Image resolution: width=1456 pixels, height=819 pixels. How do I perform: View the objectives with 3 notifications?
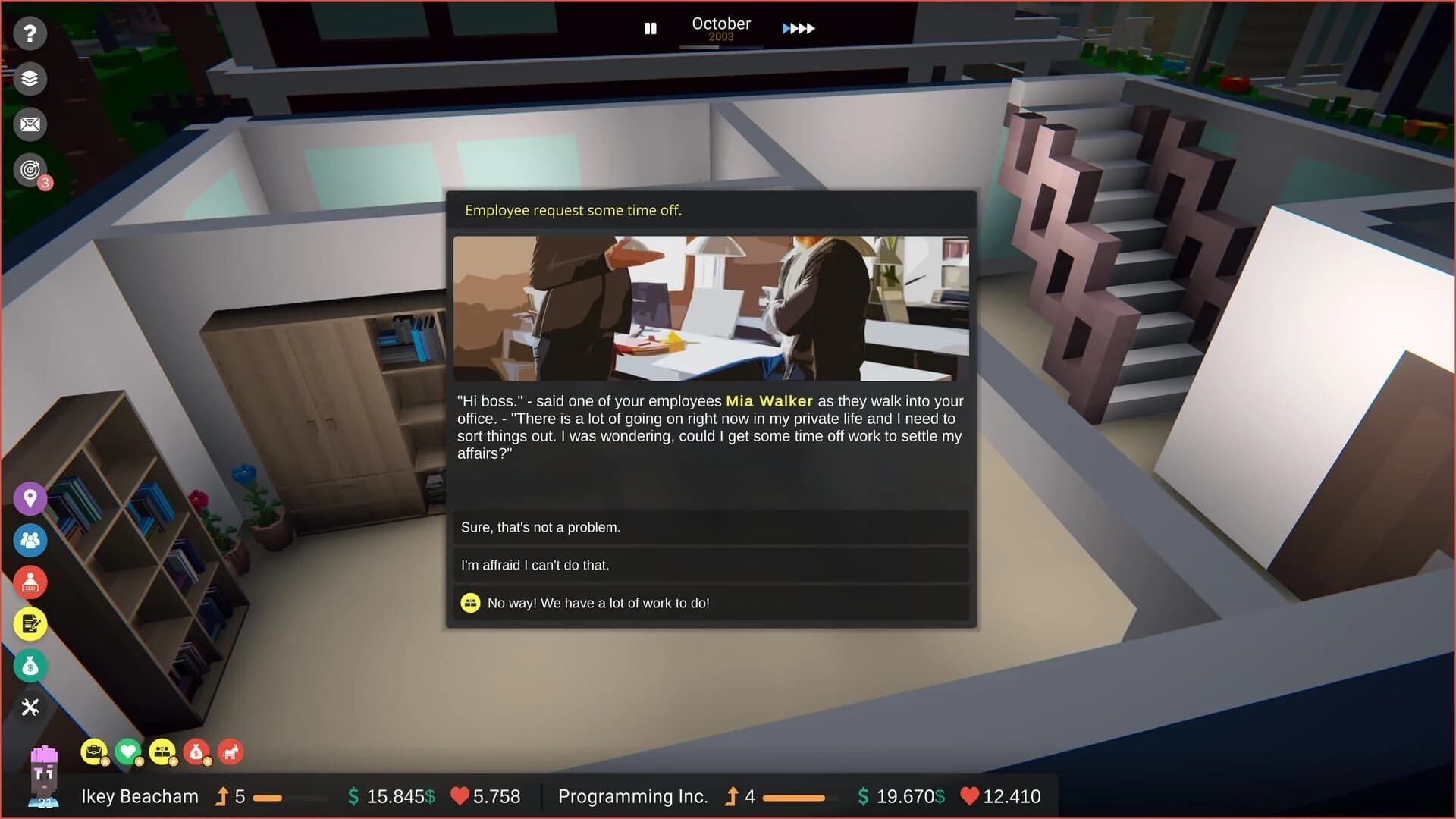[x=30, y=170]
